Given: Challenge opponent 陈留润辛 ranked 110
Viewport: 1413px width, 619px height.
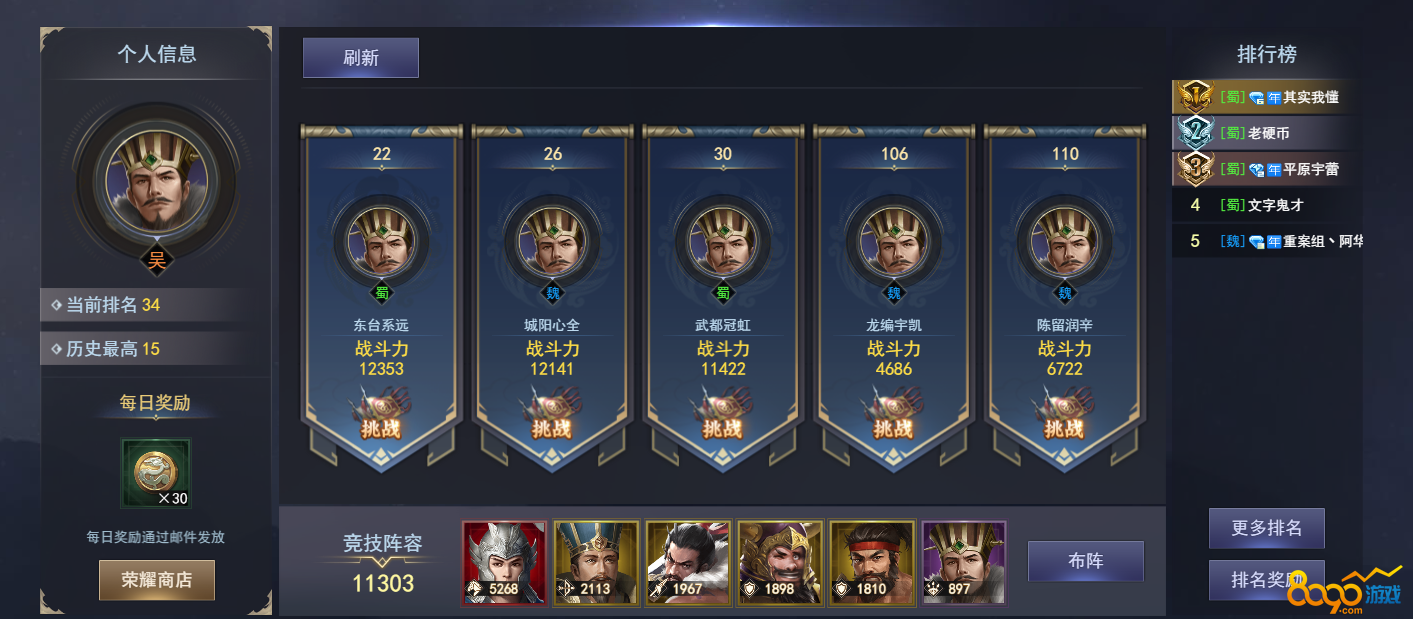Looking at the screenshot, I should tap(1064, 421).
